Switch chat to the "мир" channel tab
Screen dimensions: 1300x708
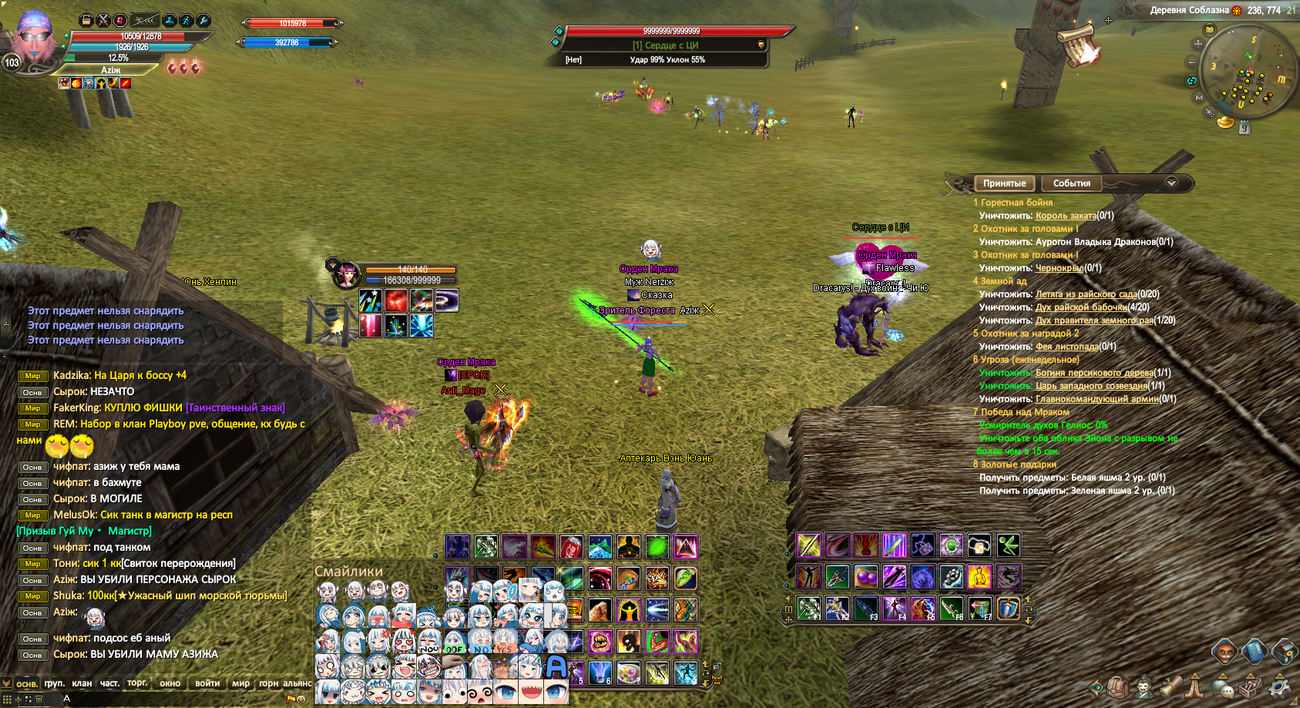click(241, 683)
